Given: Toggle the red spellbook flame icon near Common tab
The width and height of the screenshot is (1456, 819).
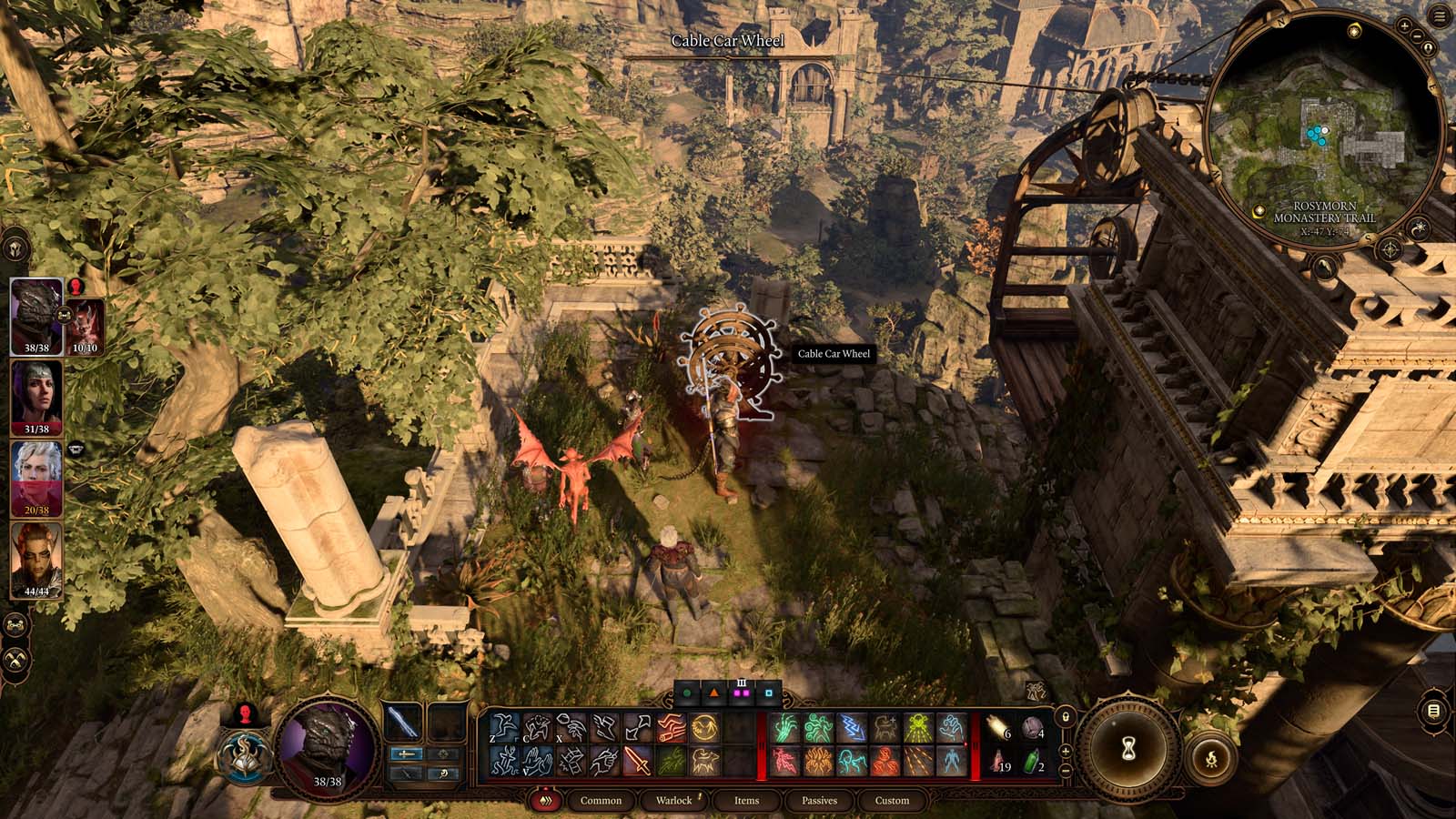Looking at the screenshot, I should coord(545,801).
